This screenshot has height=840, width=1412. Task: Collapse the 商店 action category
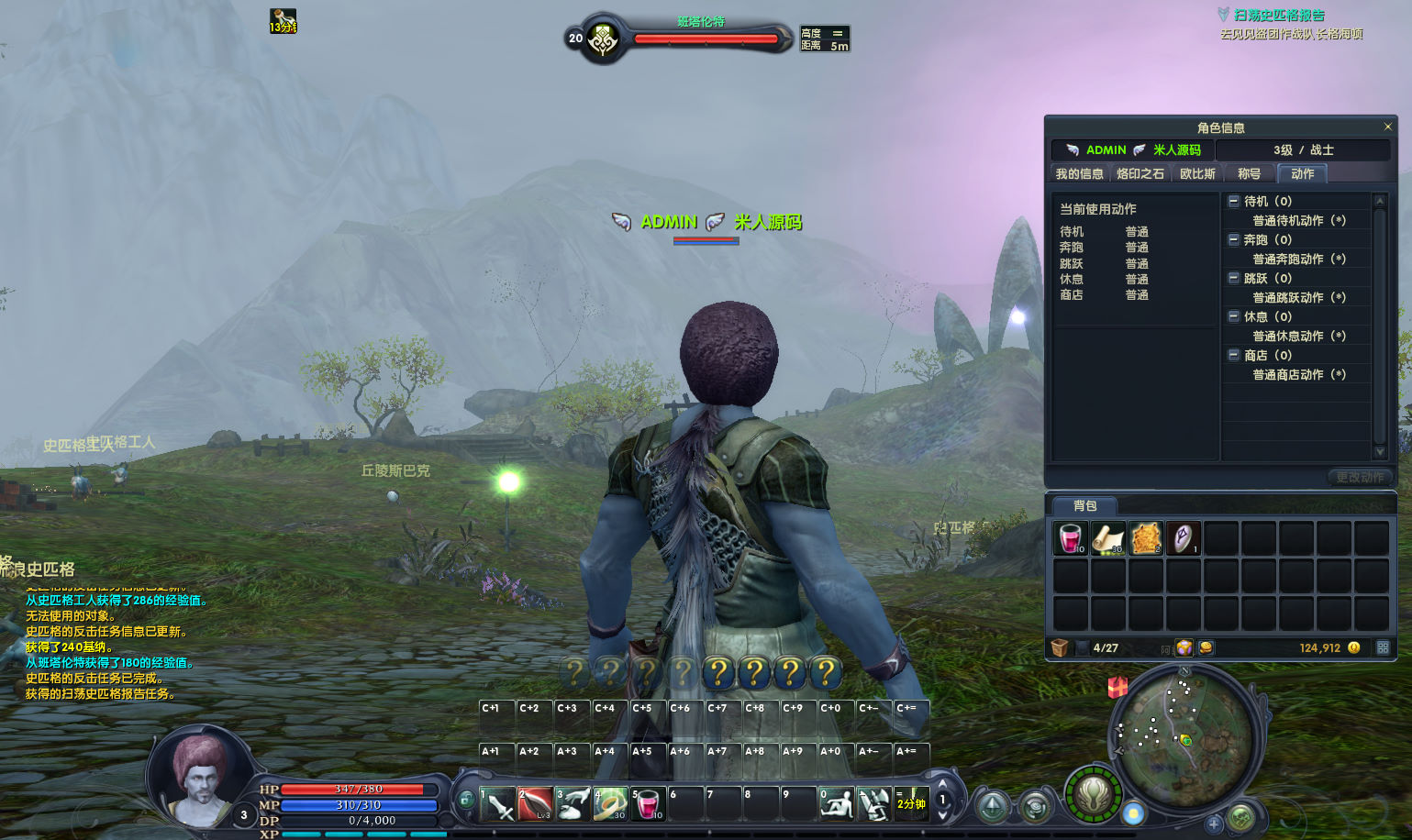[1234, 355]
